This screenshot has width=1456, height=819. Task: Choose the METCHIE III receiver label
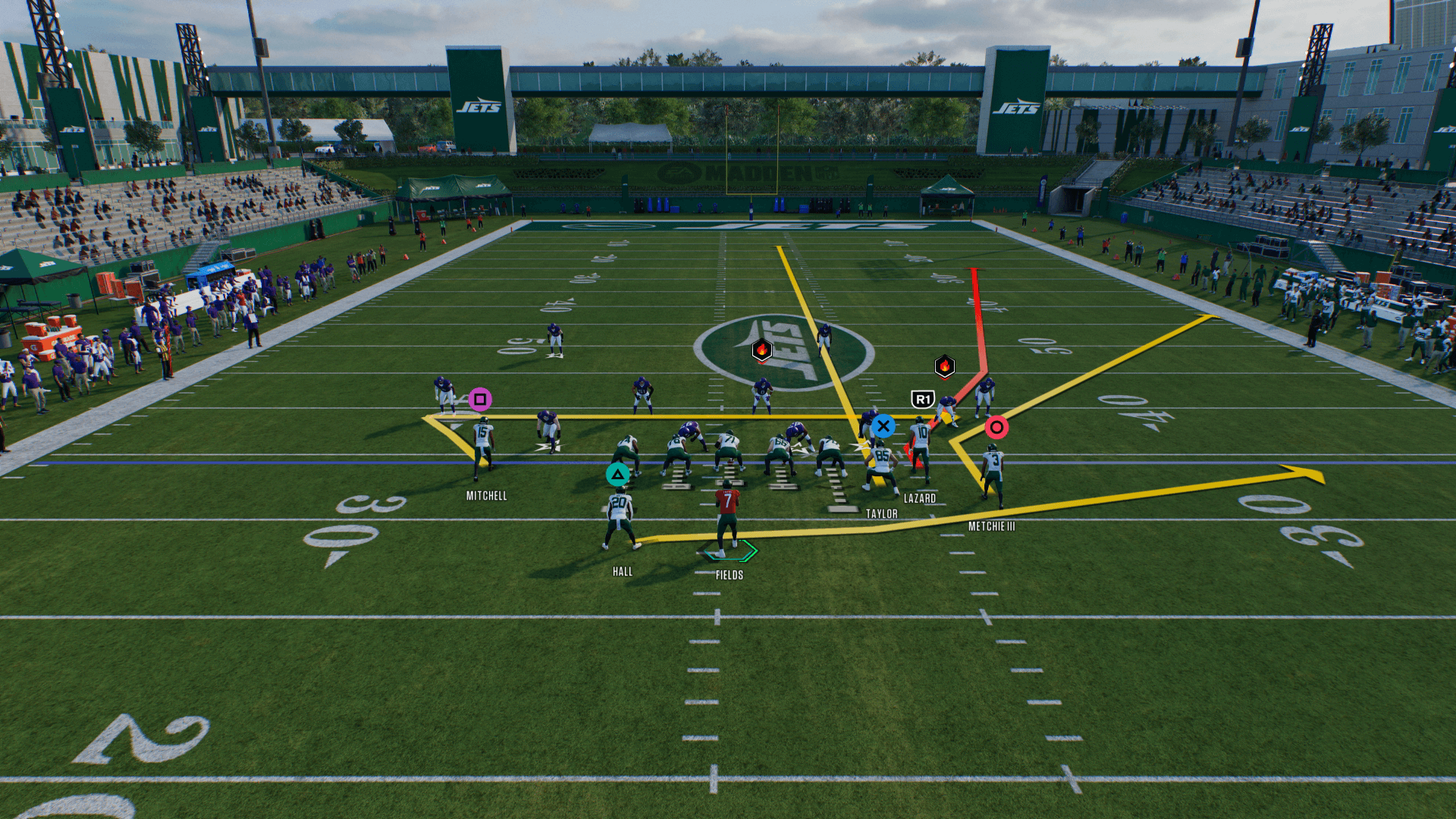pos(992,526)
